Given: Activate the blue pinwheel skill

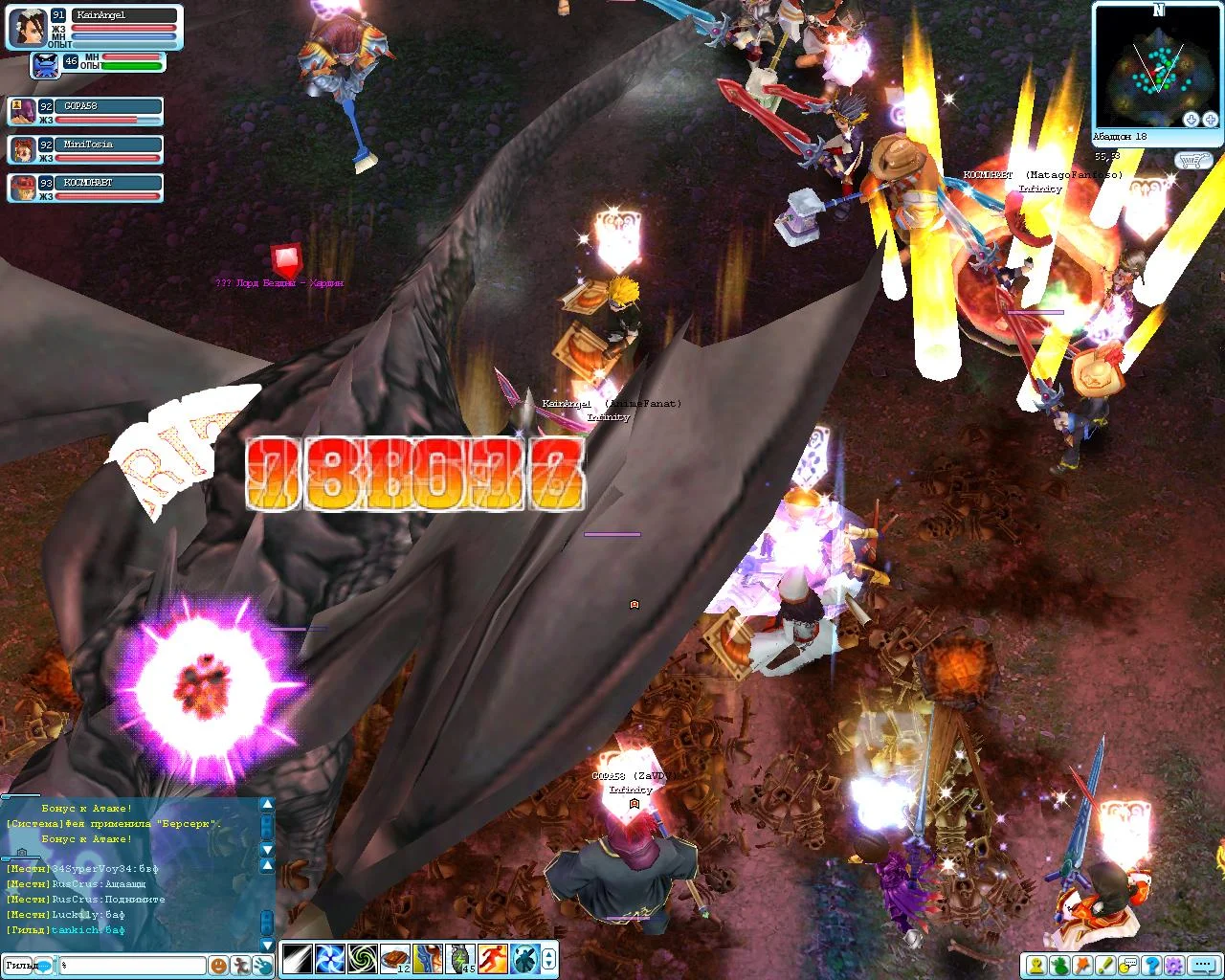Looking at the screenshot, I should click(329, 958).
